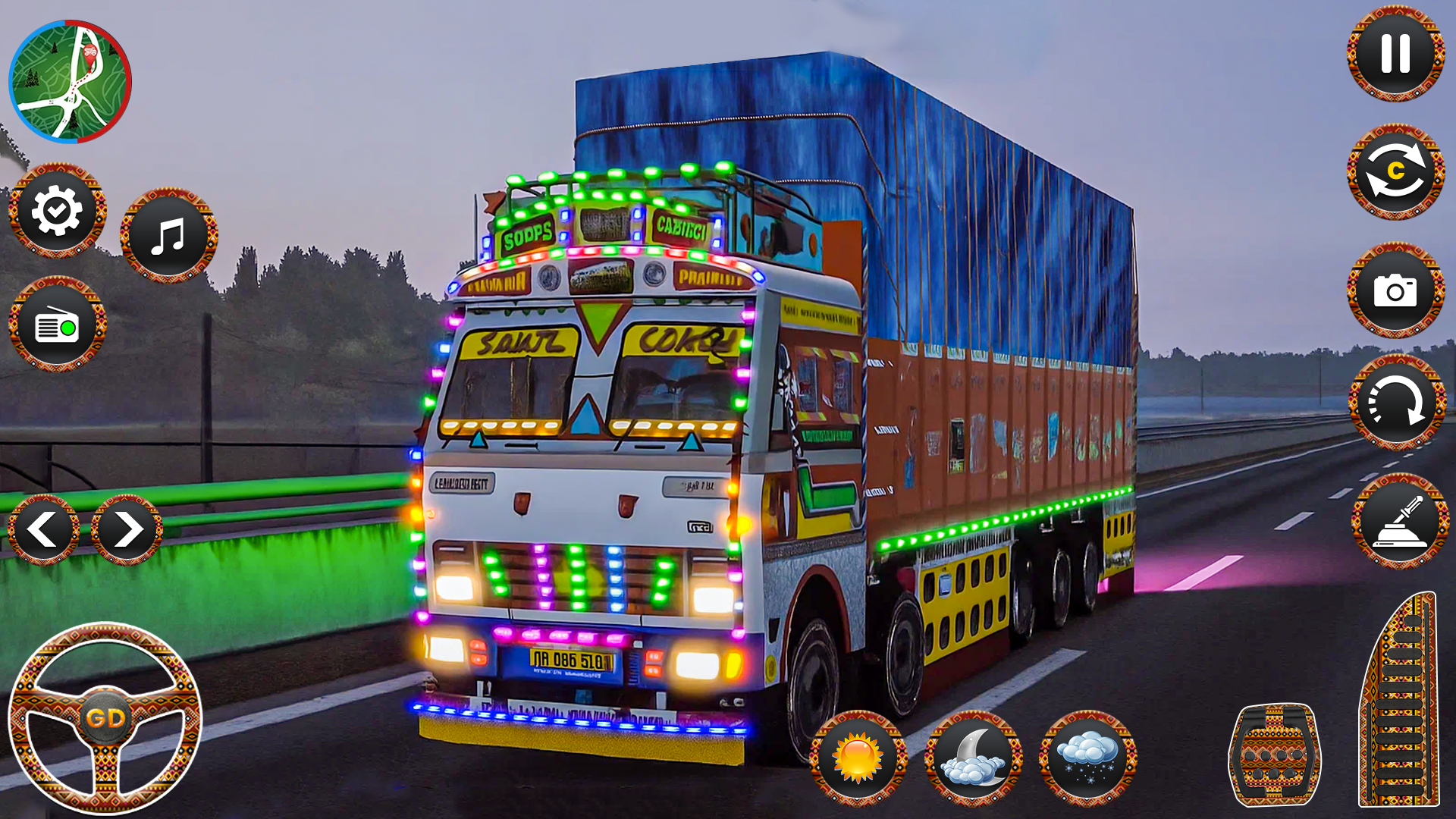Select the snowy cloud weather
The image size is (1456, 819).
click(x=1087, y=758)
